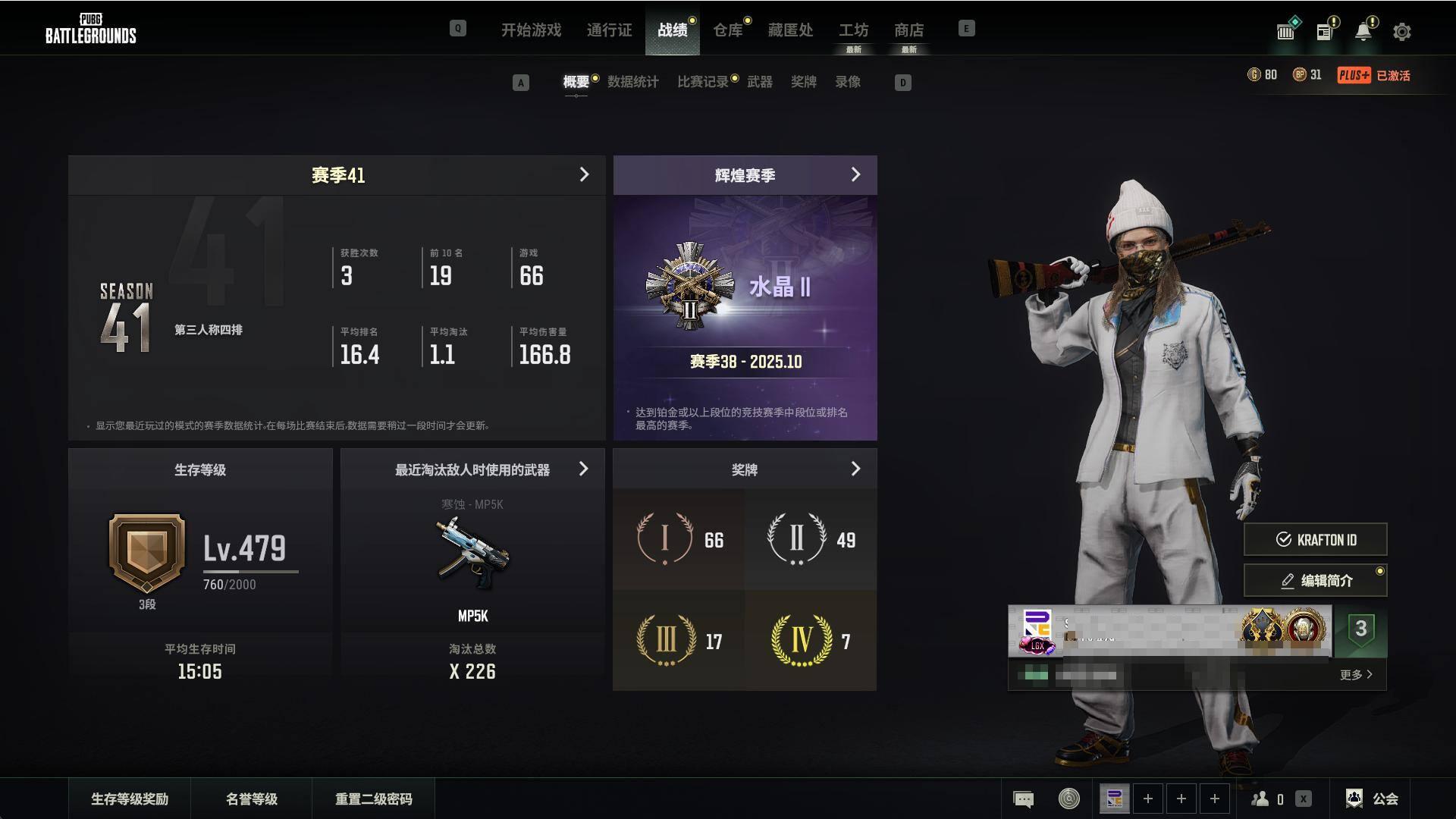1456x819 pixels.
Task: View the 奖牌 medals panel
Action: coord(855,469)
